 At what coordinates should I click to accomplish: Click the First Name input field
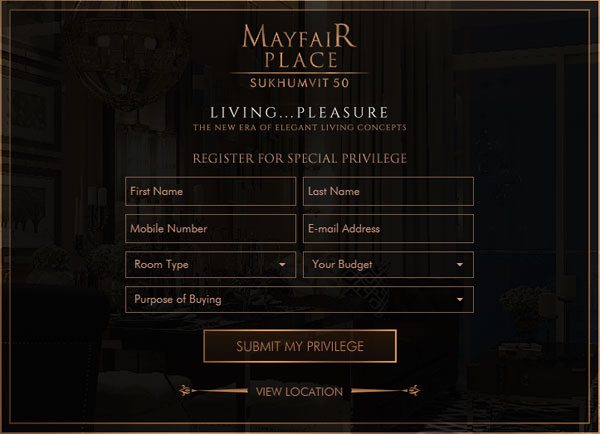(x=210, y=191)
